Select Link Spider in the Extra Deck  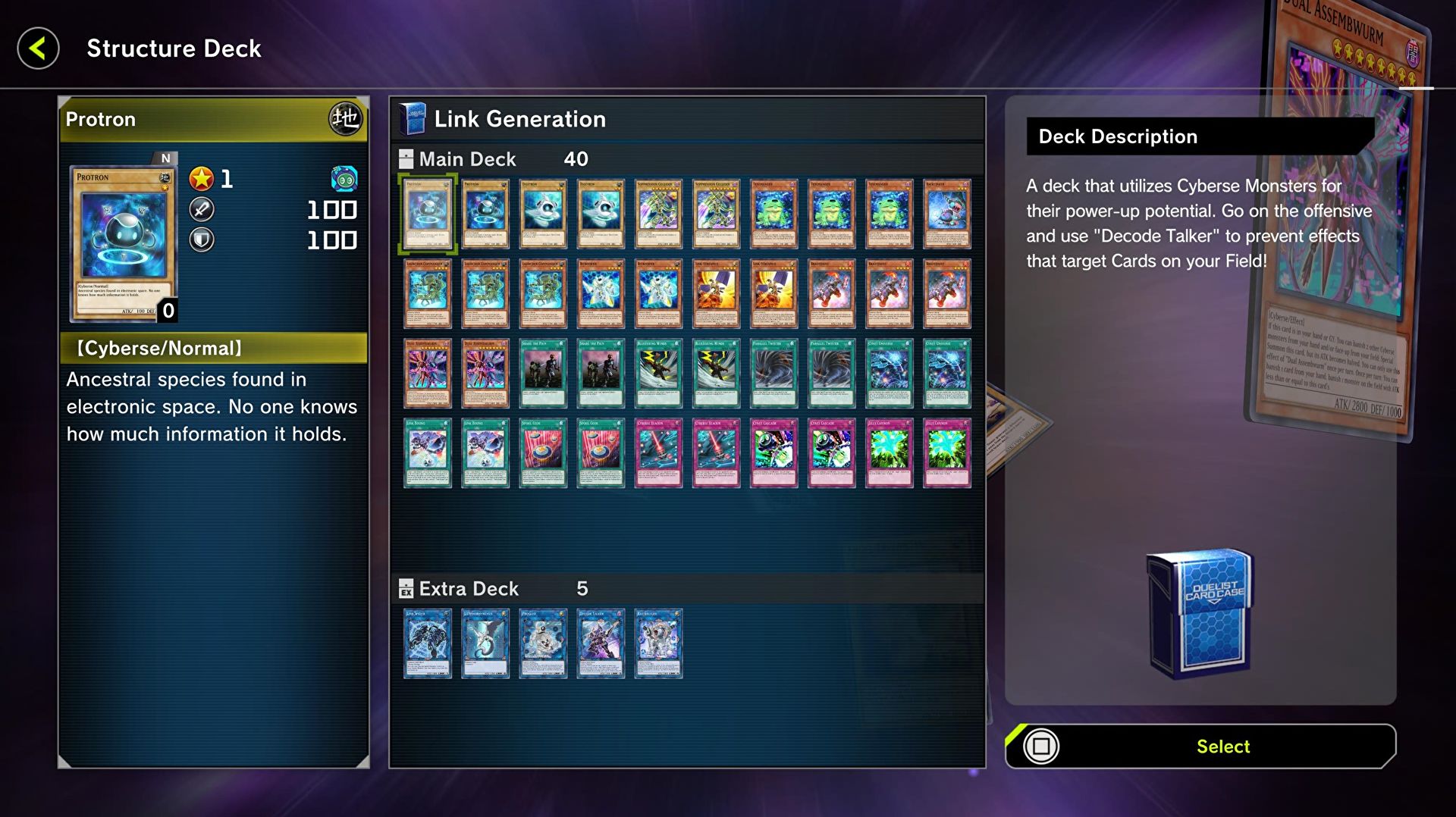click(x=428, y=643)
